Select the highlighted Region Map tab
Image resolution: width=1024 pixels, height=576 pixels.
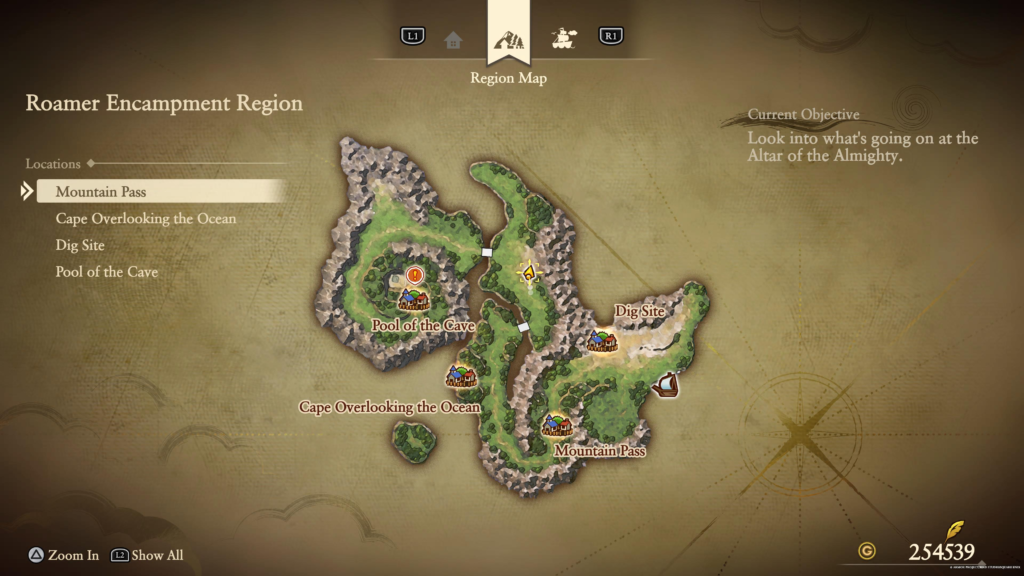click(x=508, y=40)
